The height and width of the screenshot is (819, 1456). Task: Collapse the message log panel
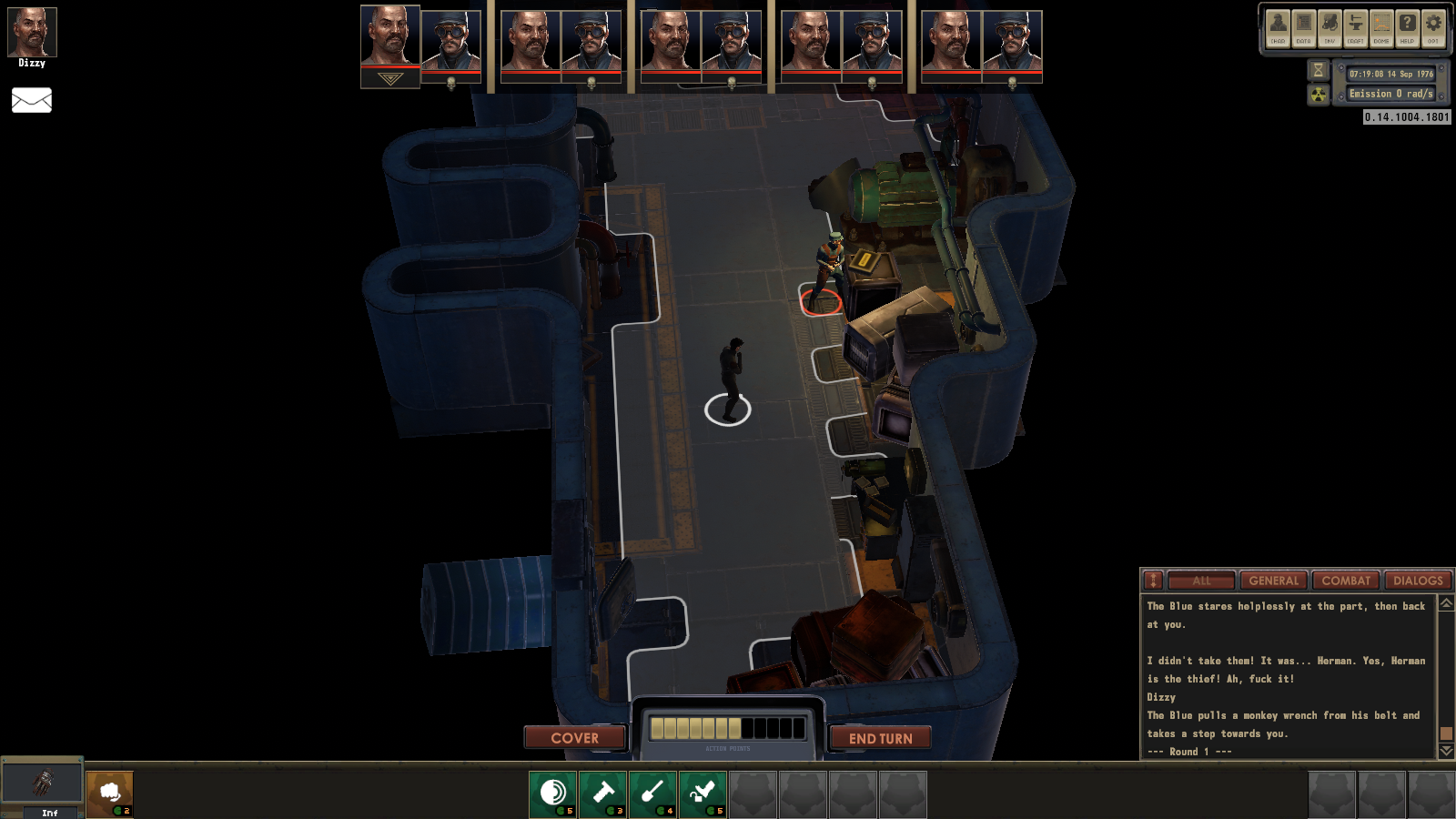pos(1152,580)
